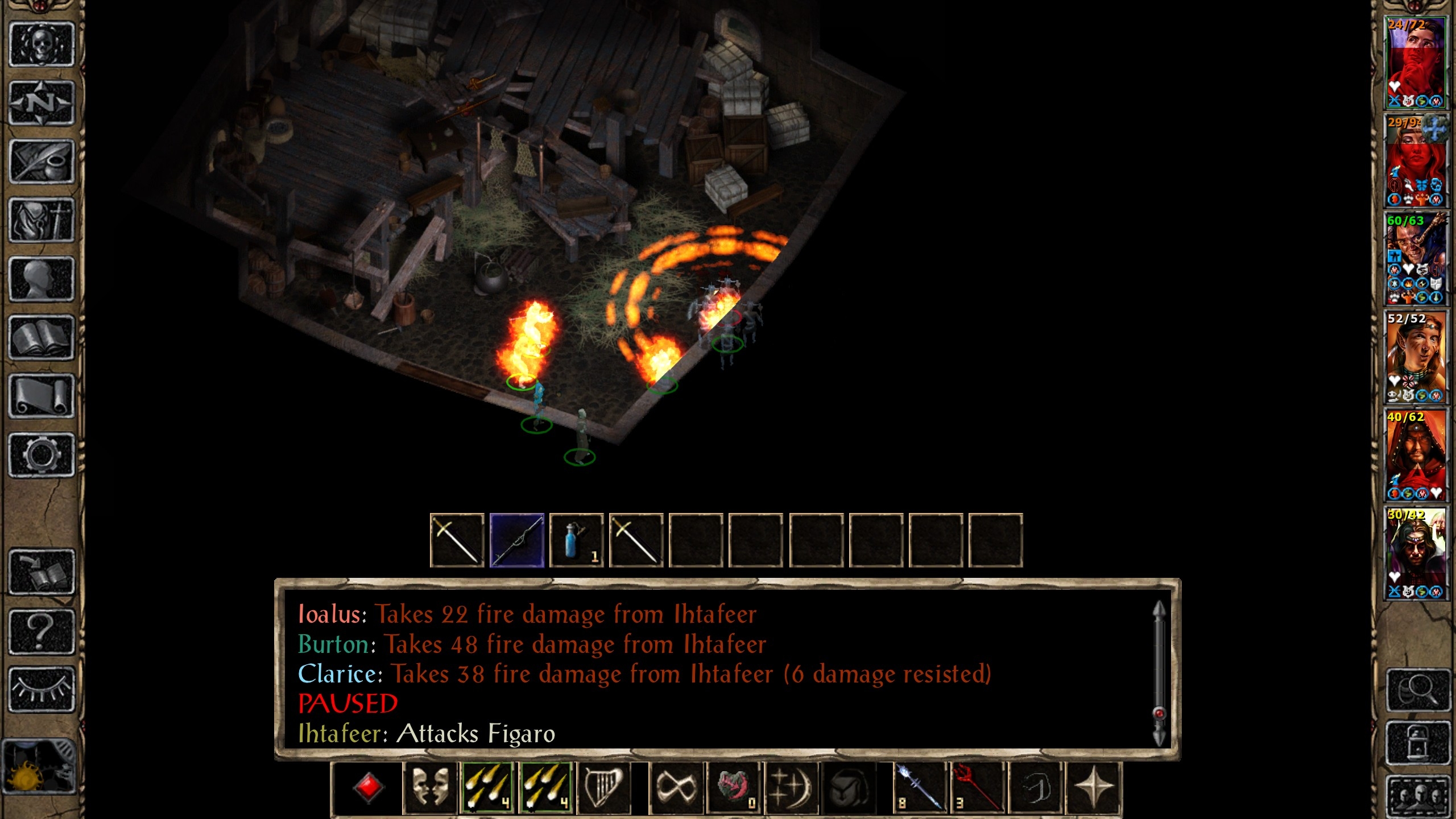Select the character portrait showing 52/52 health

pos(1416,357)
